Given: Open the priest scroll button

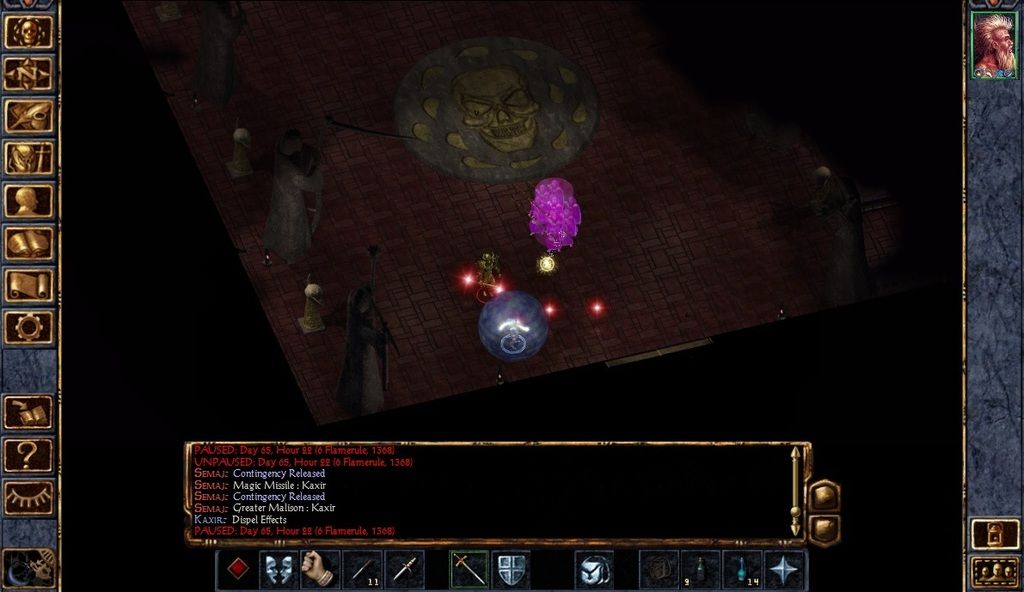Looking at the screenshot, I should [x=28, y=285].
